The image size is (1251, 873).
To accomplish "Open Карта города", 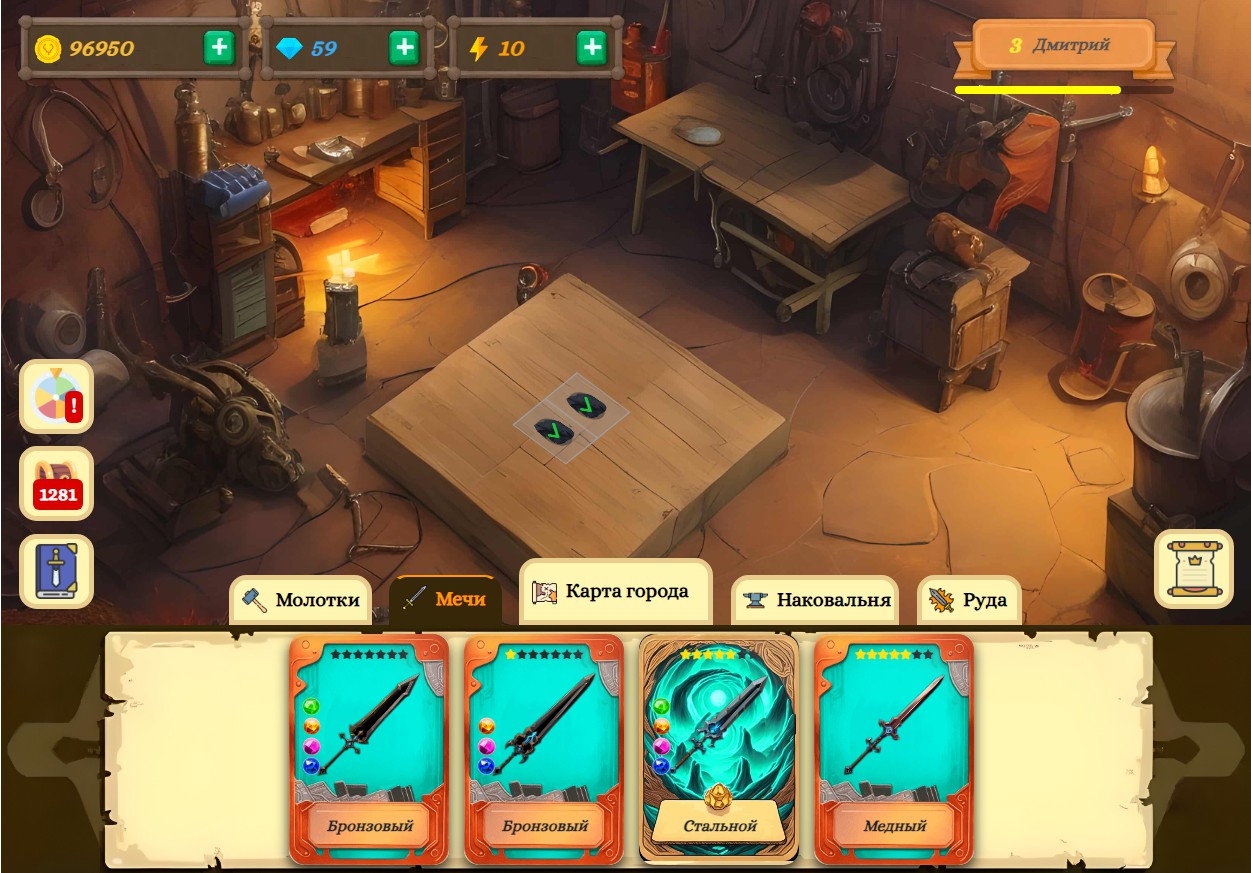I will point(615,591).
